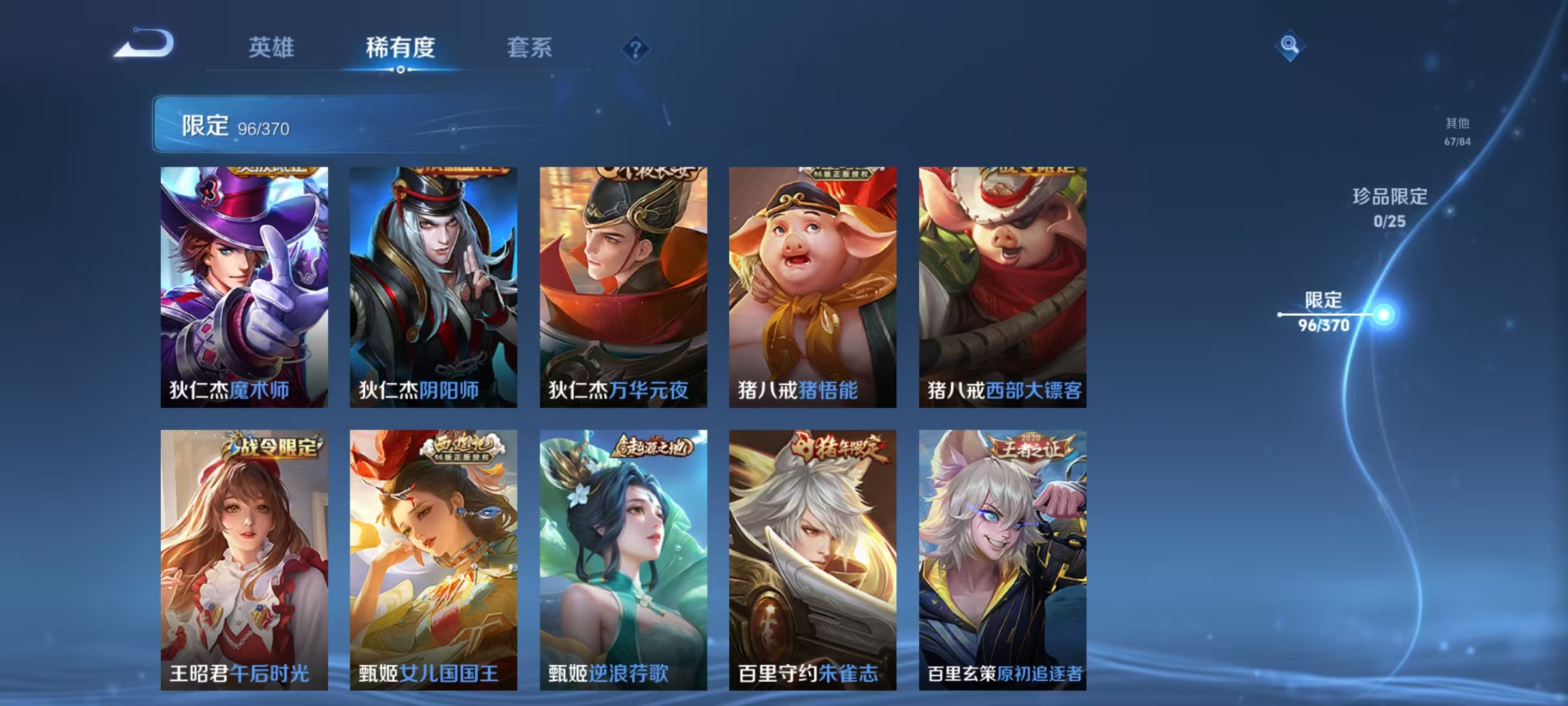Open the help question mark icon

coord(636,49)
